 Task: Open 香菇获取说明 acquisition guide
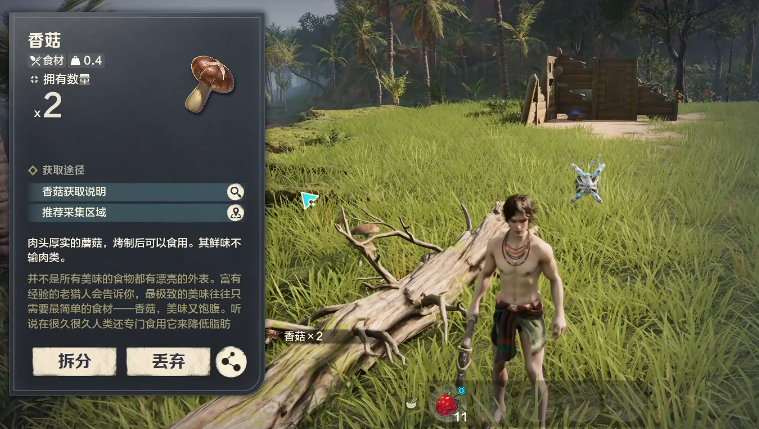click(136, 192)
